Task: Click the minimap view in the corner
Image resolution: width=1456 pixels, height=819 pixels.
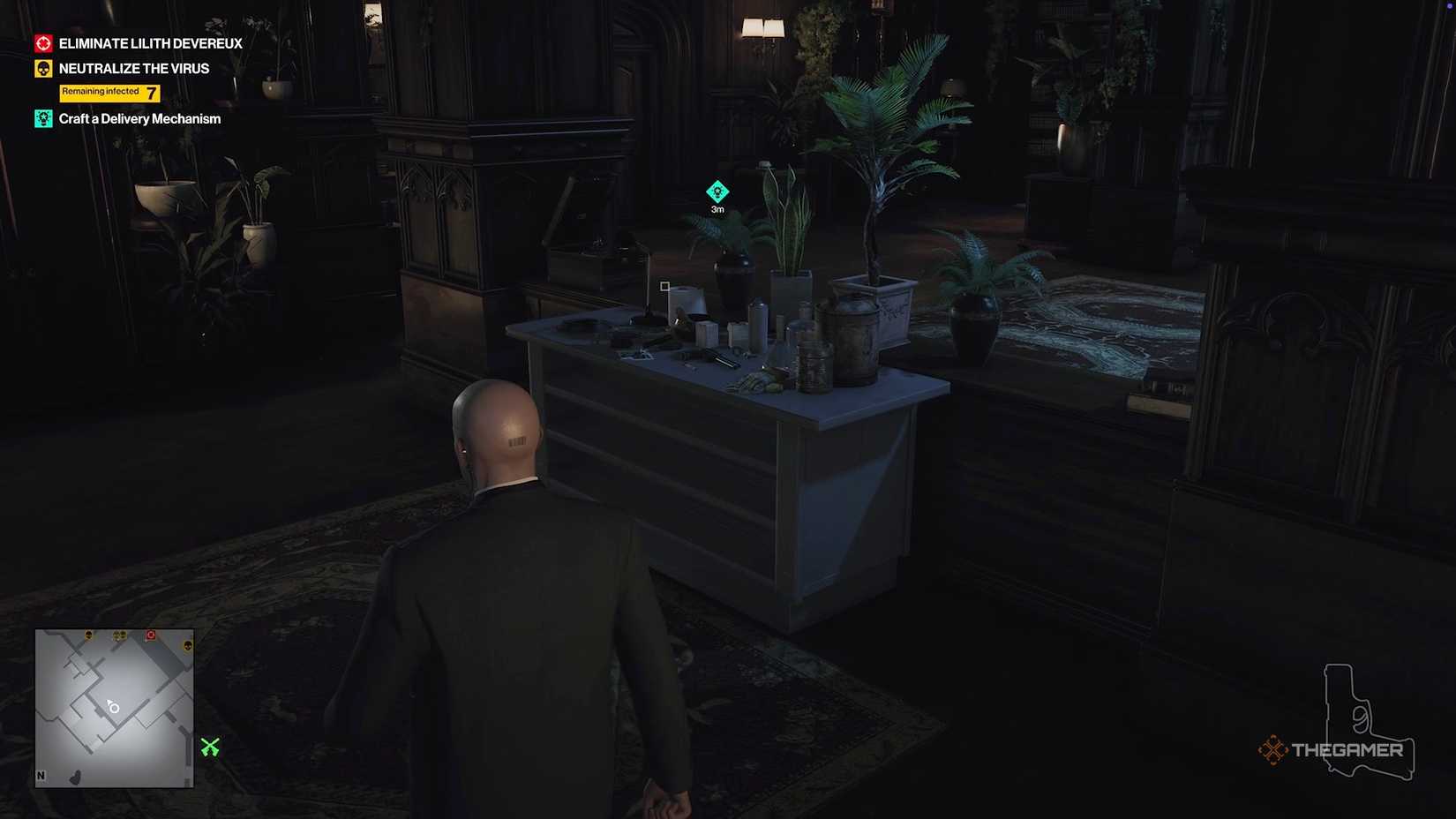Action: pyautogui.click(x=113, y=706)
